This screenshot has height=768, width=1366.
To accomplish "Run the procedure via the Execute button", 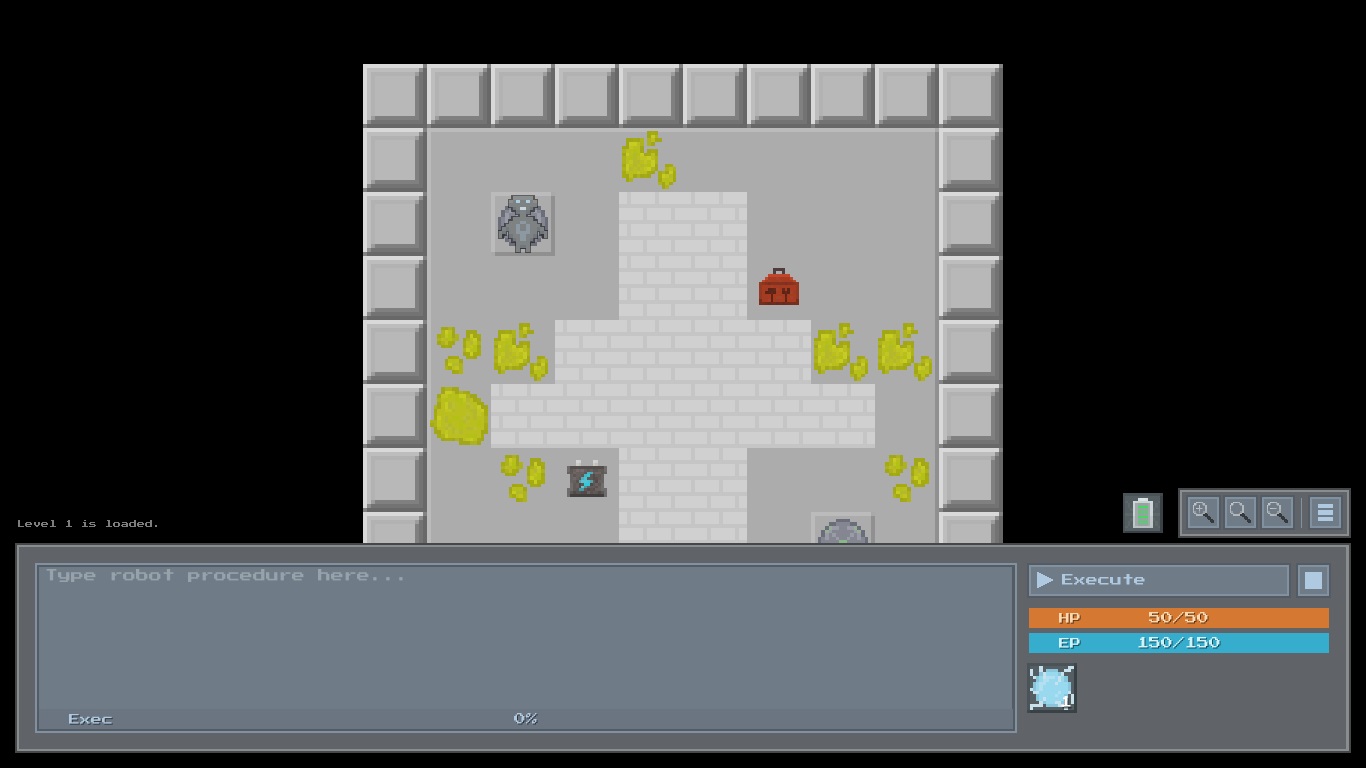I will (x=1157, y=579).
